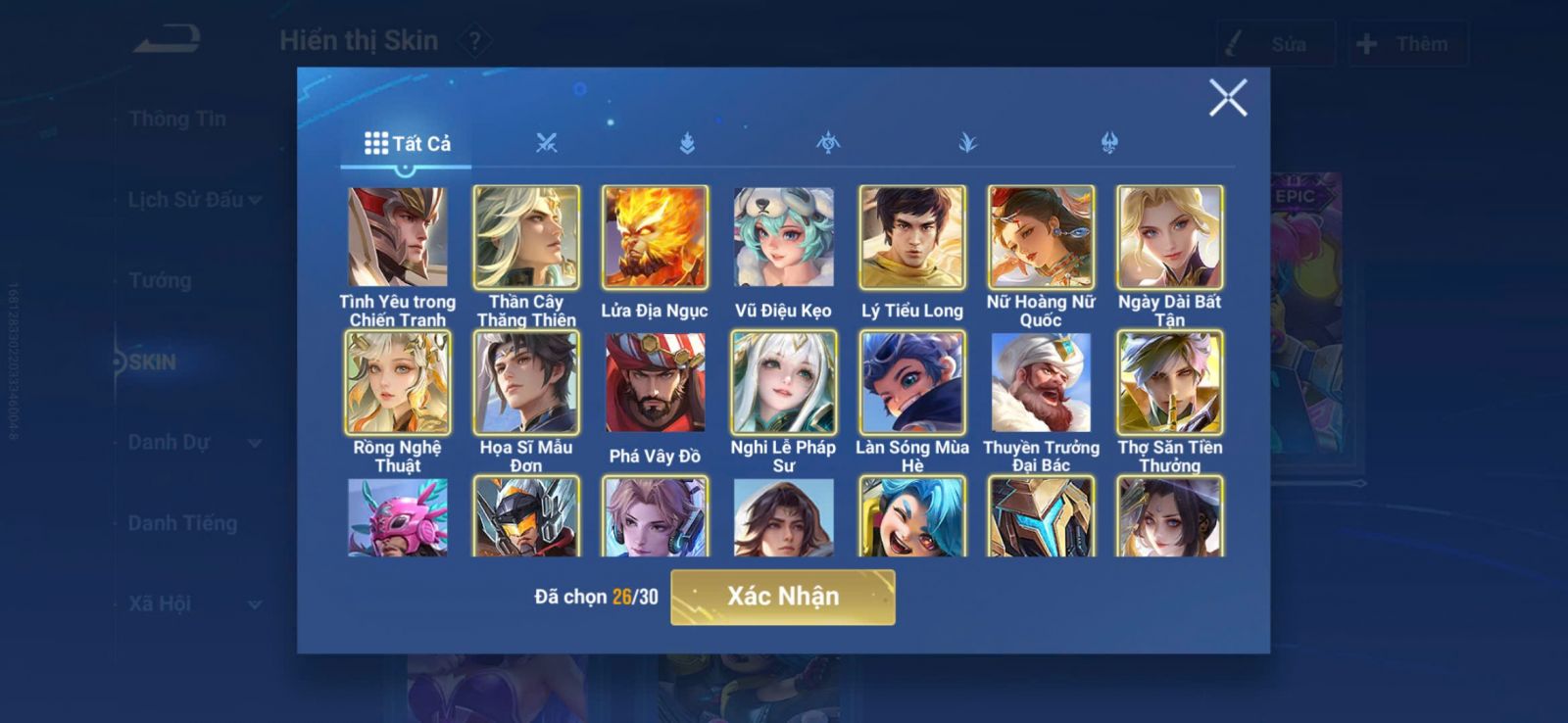1568x723 pixels.
Task: Pick the Lửa Địa Ngục skin
Action: tap(655, 237)
